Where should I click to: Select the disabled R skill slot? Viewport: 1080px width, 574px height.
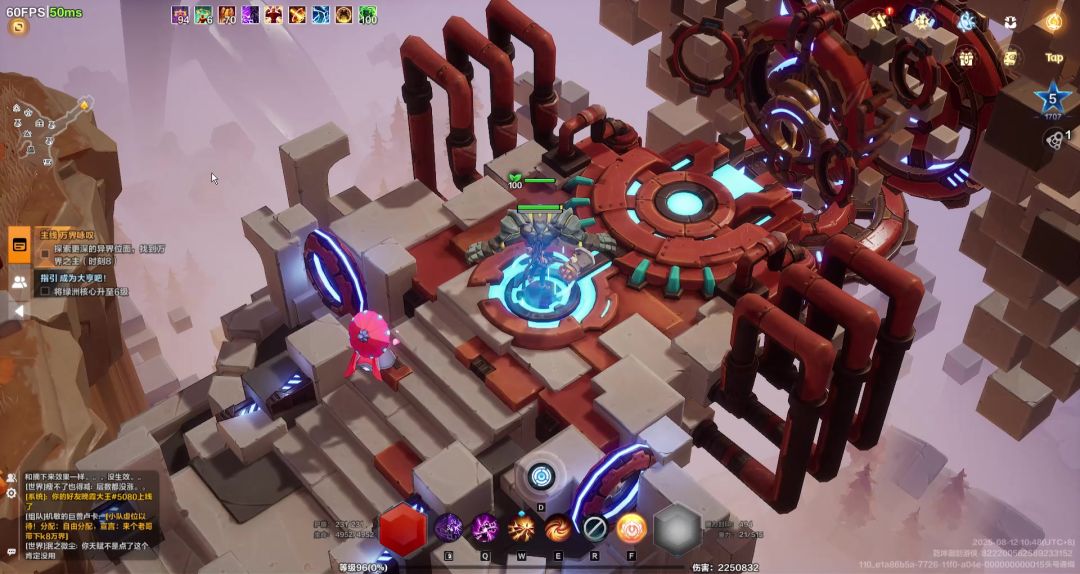tap(595, 527)
